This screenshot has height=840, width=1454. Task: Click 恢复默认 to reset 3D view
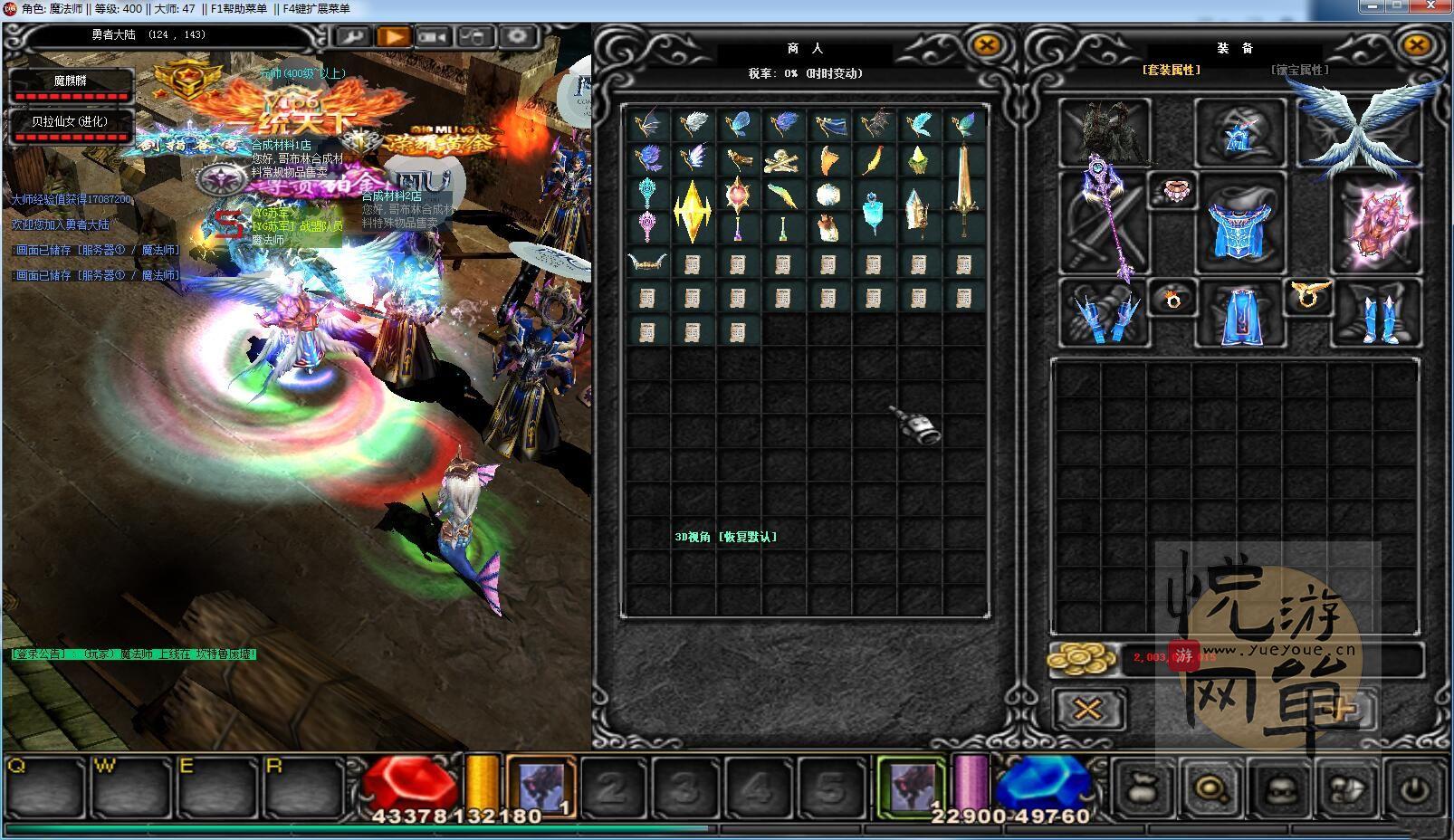(x=748, y=537)
